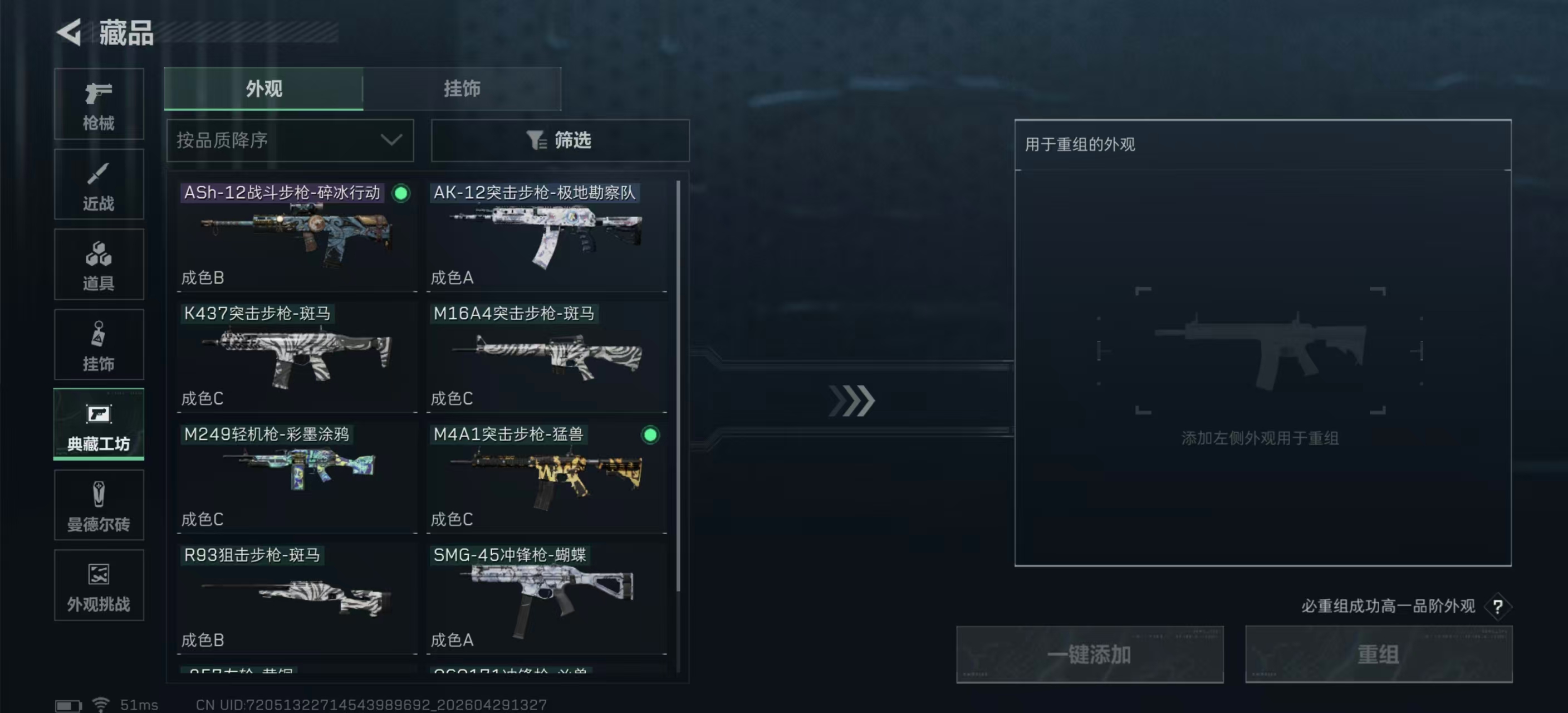Select the 挂饰 charms sidebar icon
Screen dimensions: 1568x713
99,345
